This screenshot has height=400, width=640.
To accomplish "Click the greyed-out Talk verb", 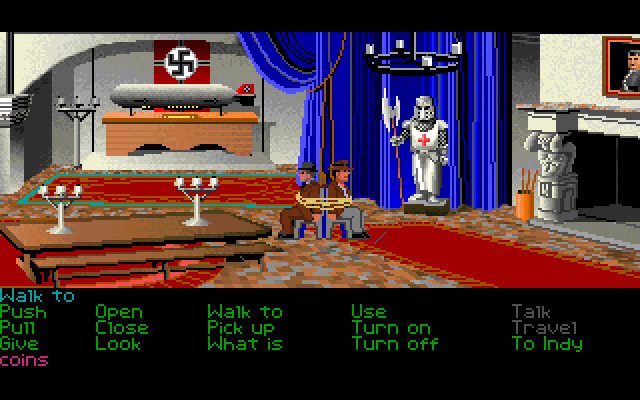I will point(531,312).
